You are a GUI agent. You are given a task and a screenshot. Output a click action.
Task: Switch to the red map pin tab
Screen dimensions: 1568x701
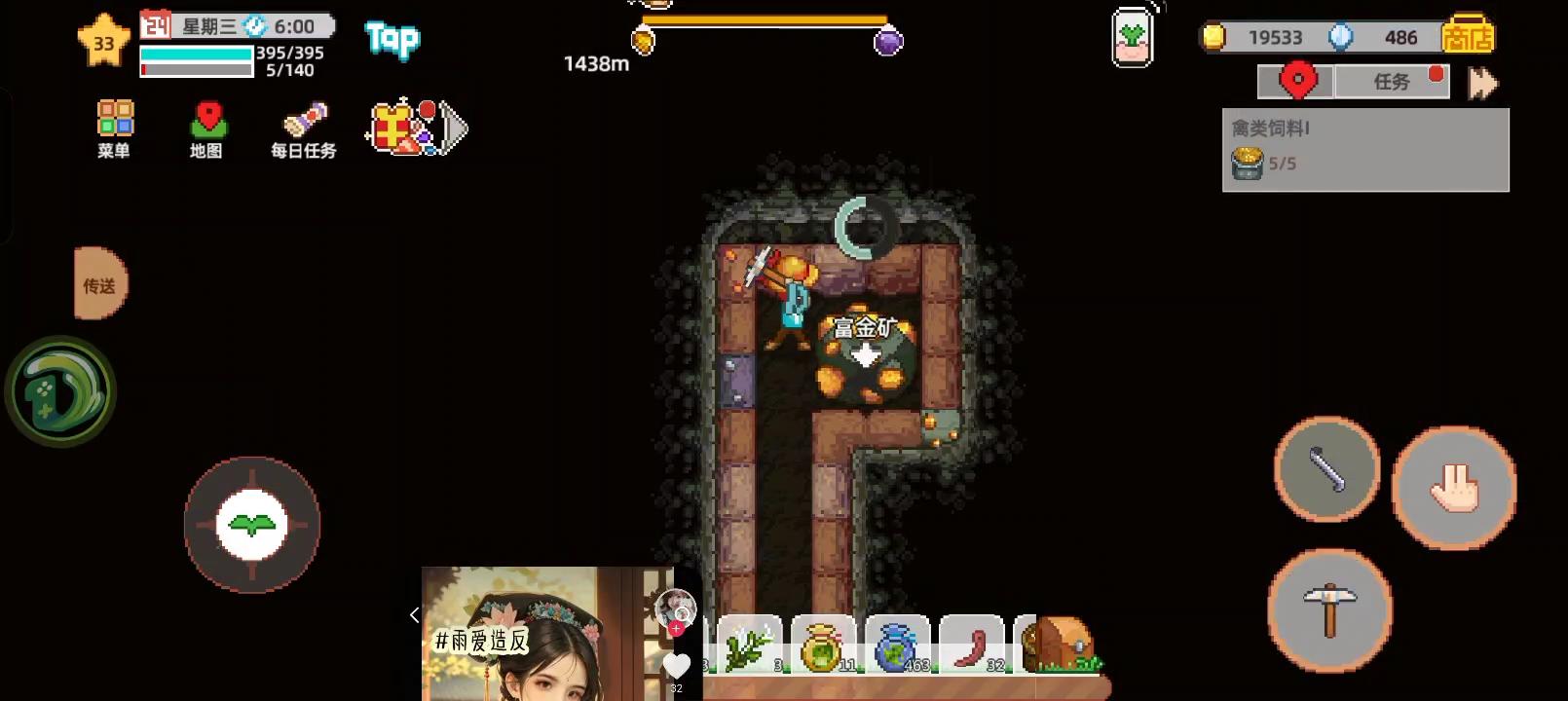[1296, 81]
